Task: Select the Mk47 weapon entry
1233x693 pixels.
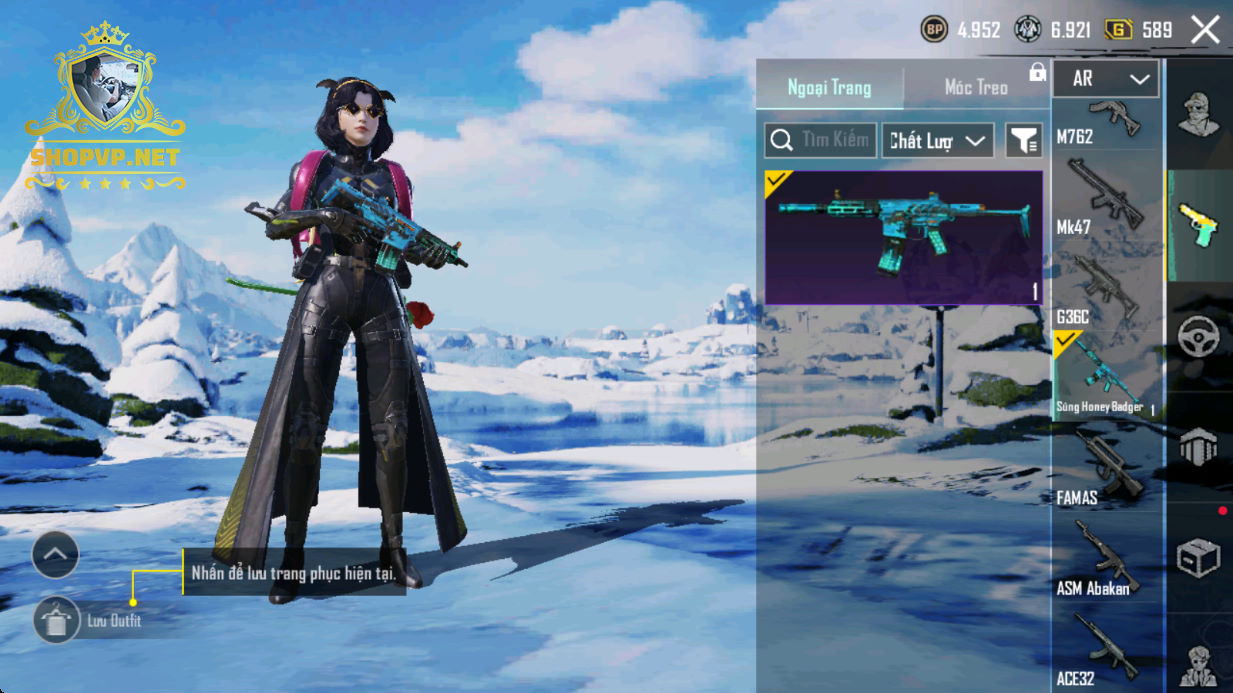Action: pyautogui.click(x=1106, y=199)
